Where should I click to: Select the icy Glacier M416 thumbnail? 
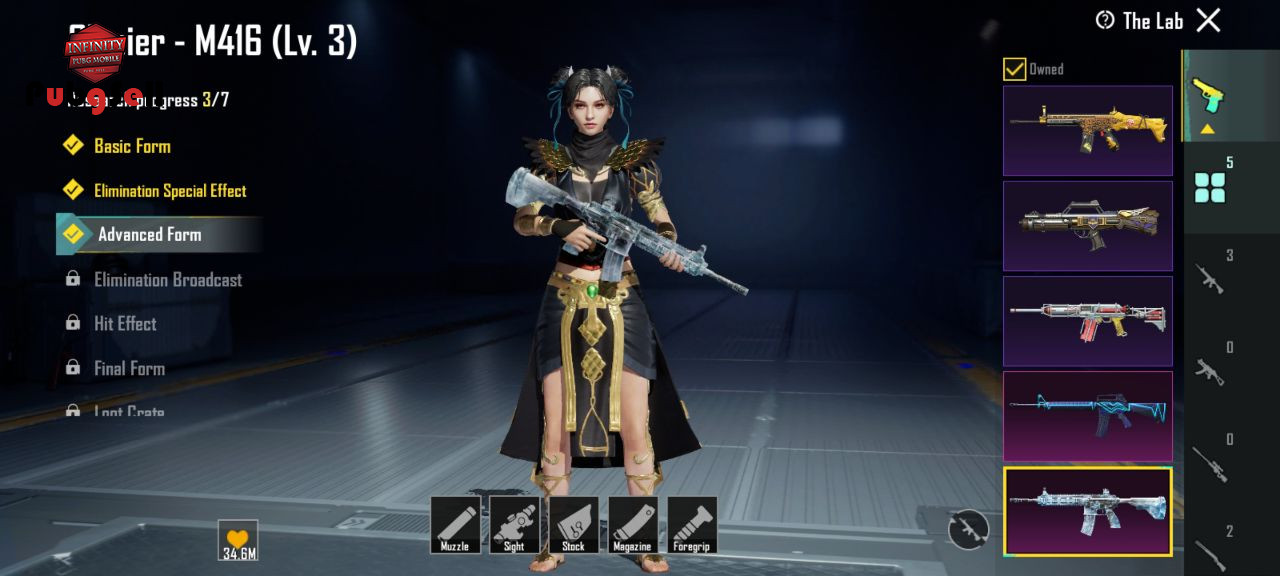tap(1087, 512)
